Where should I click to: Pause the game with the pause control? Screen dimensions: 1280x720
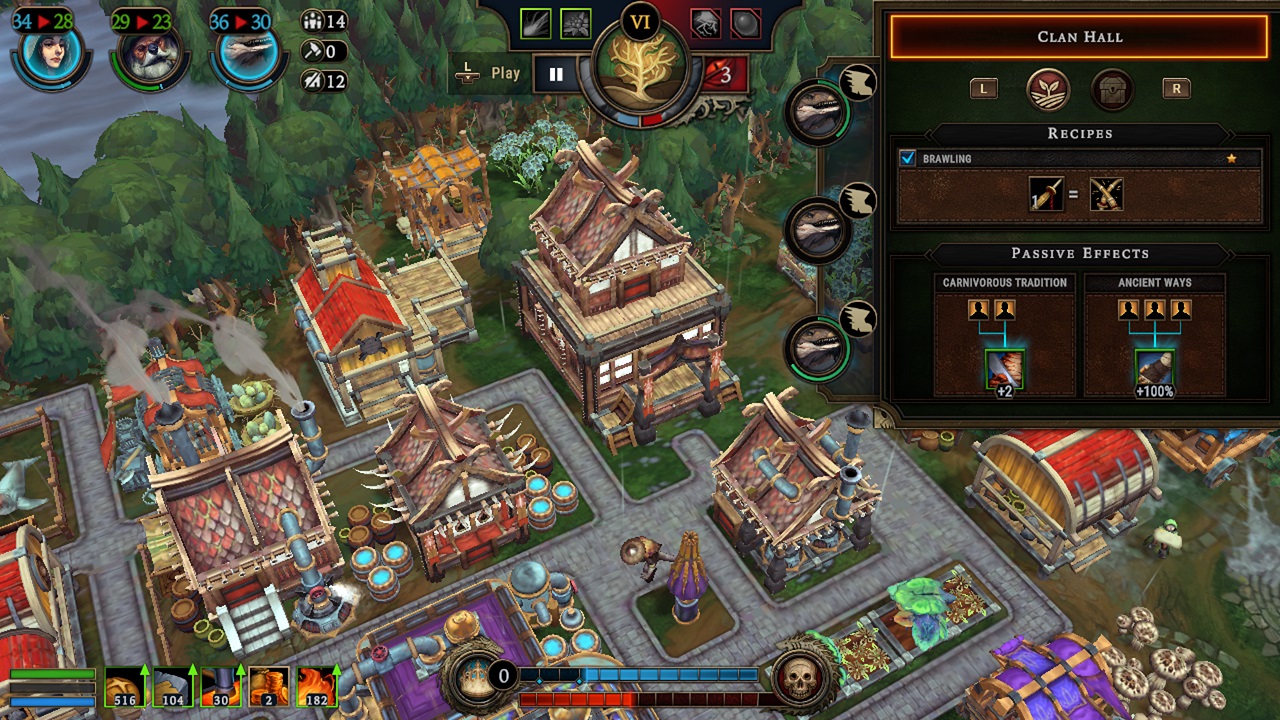click(x=556, y=72)
